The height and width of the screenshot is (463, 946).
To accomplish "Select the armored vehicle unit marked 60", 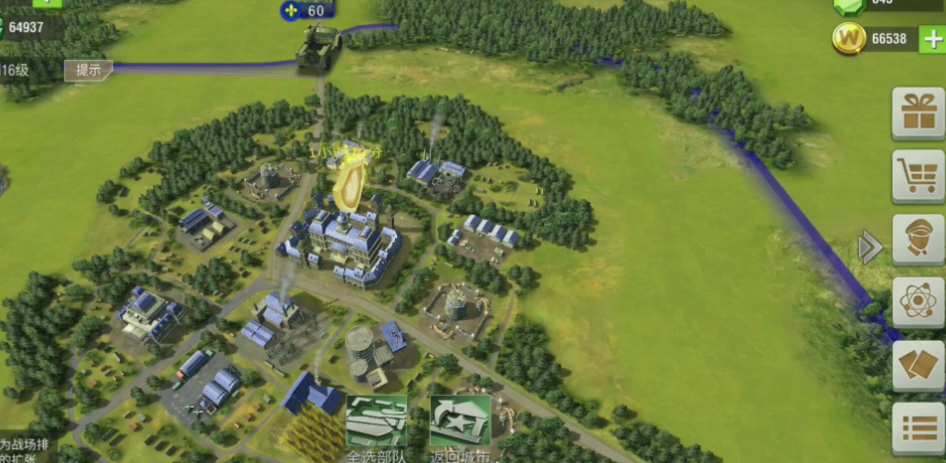I will pos(319,47).
